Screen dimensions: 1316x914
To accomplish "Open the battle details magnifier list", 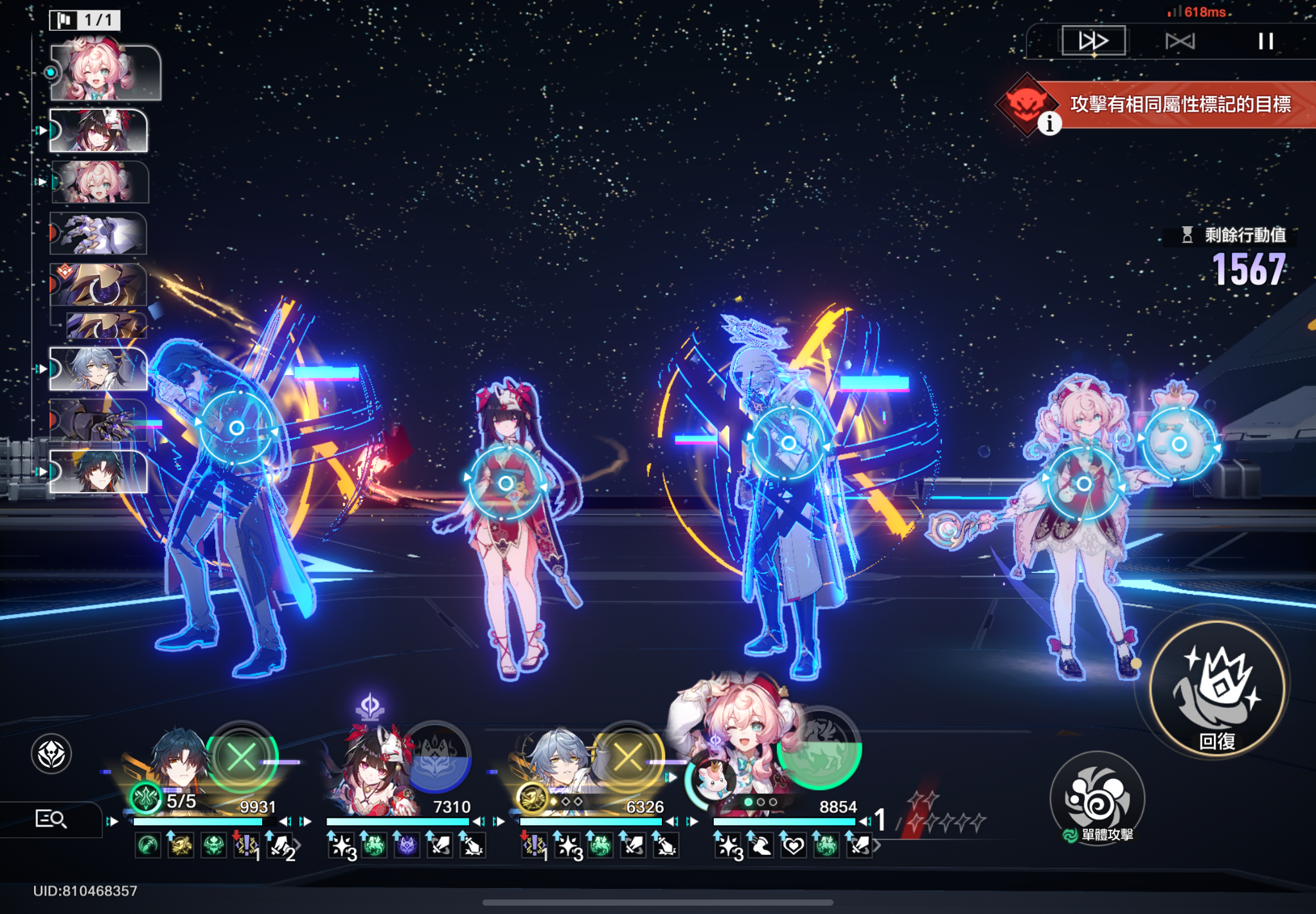I will (50, 819).
